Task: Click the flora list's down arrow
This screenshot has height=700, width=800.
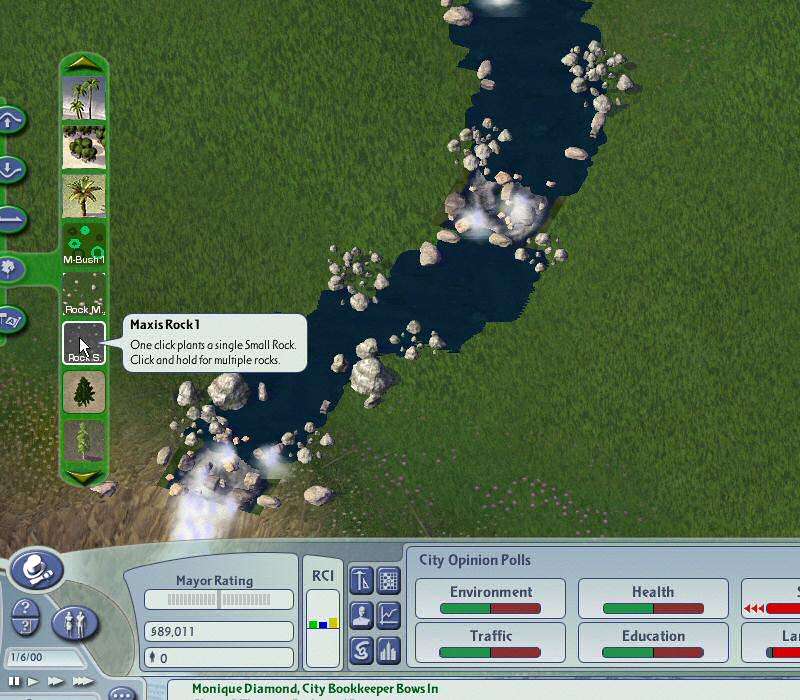Action: [x=84, y=477]
